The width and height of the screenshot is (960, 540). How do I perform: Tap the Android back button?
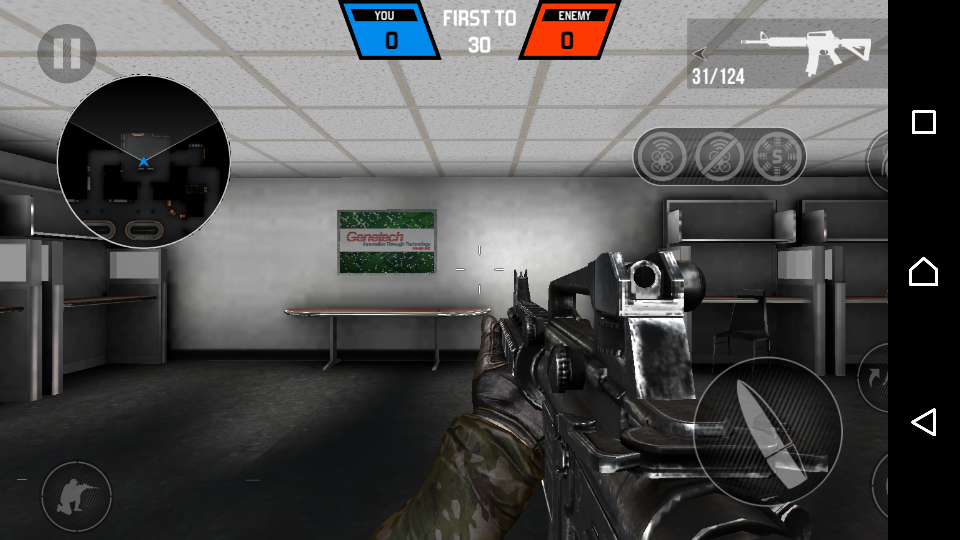tap(923, 421)
